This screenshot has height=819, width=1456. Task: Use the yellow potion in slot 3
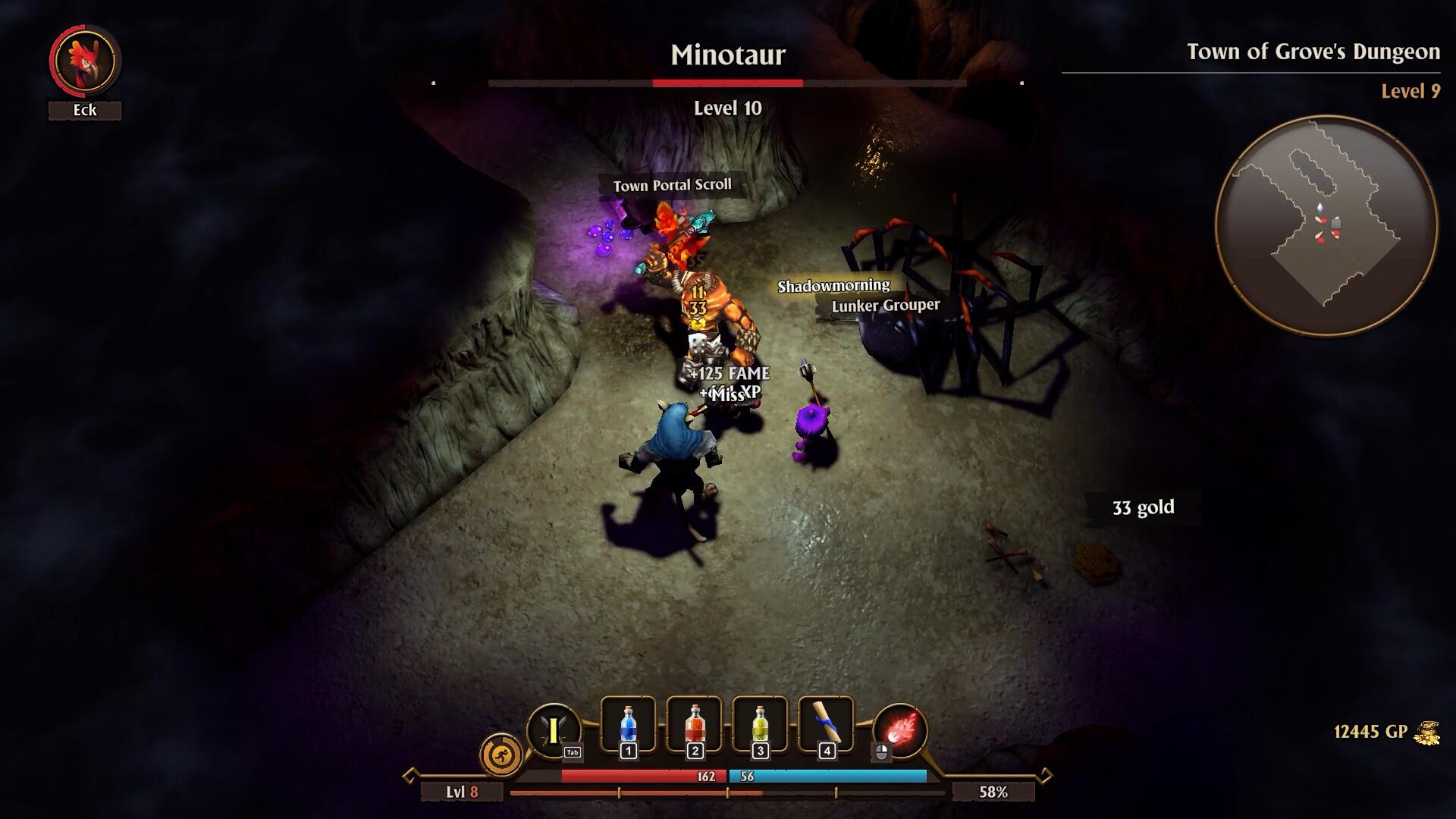tap(759, 726)
